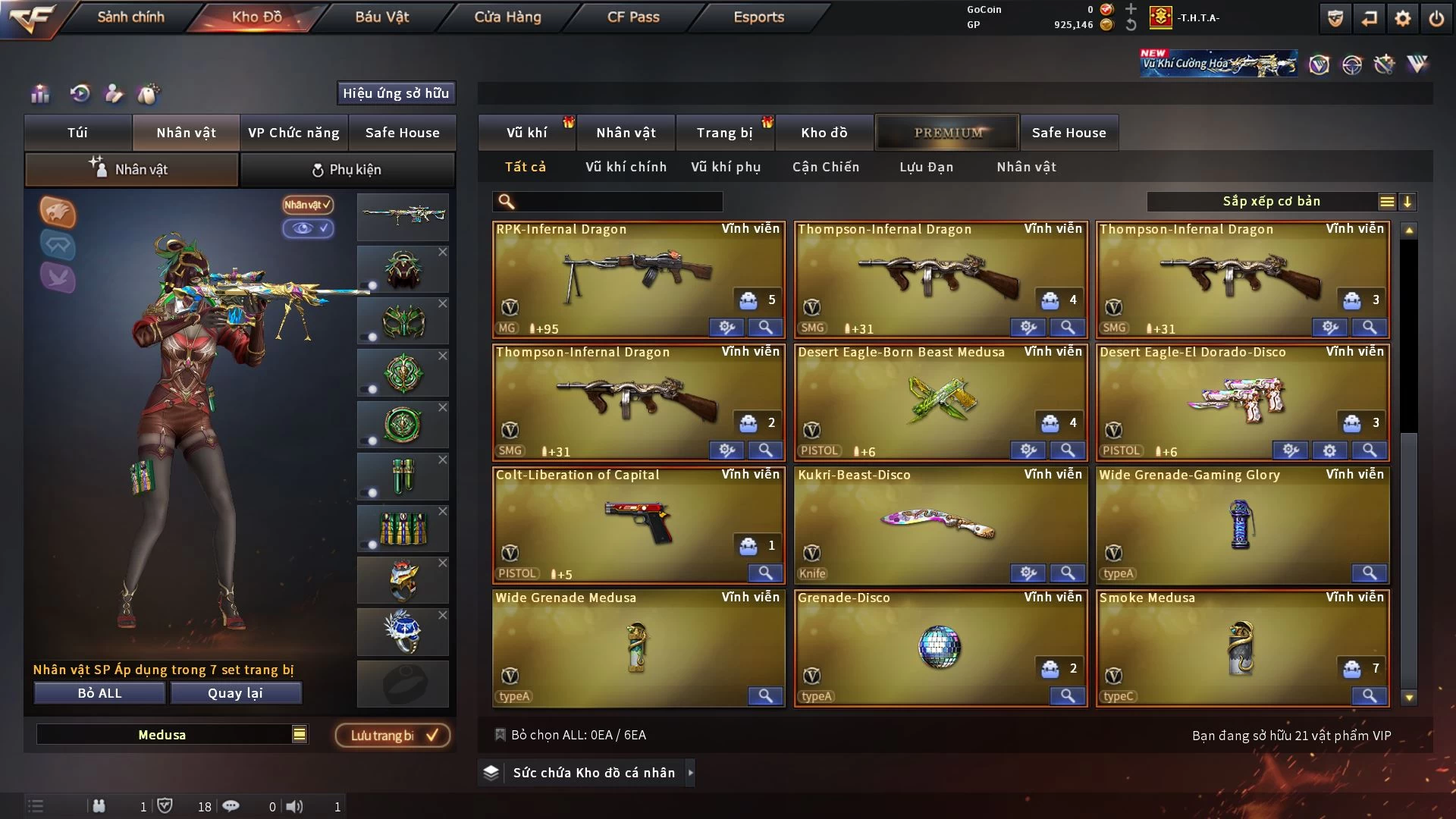Switch to the Vũ khí inventory tab
This screenshot has height=819, width=1456.
coord(526,133)
